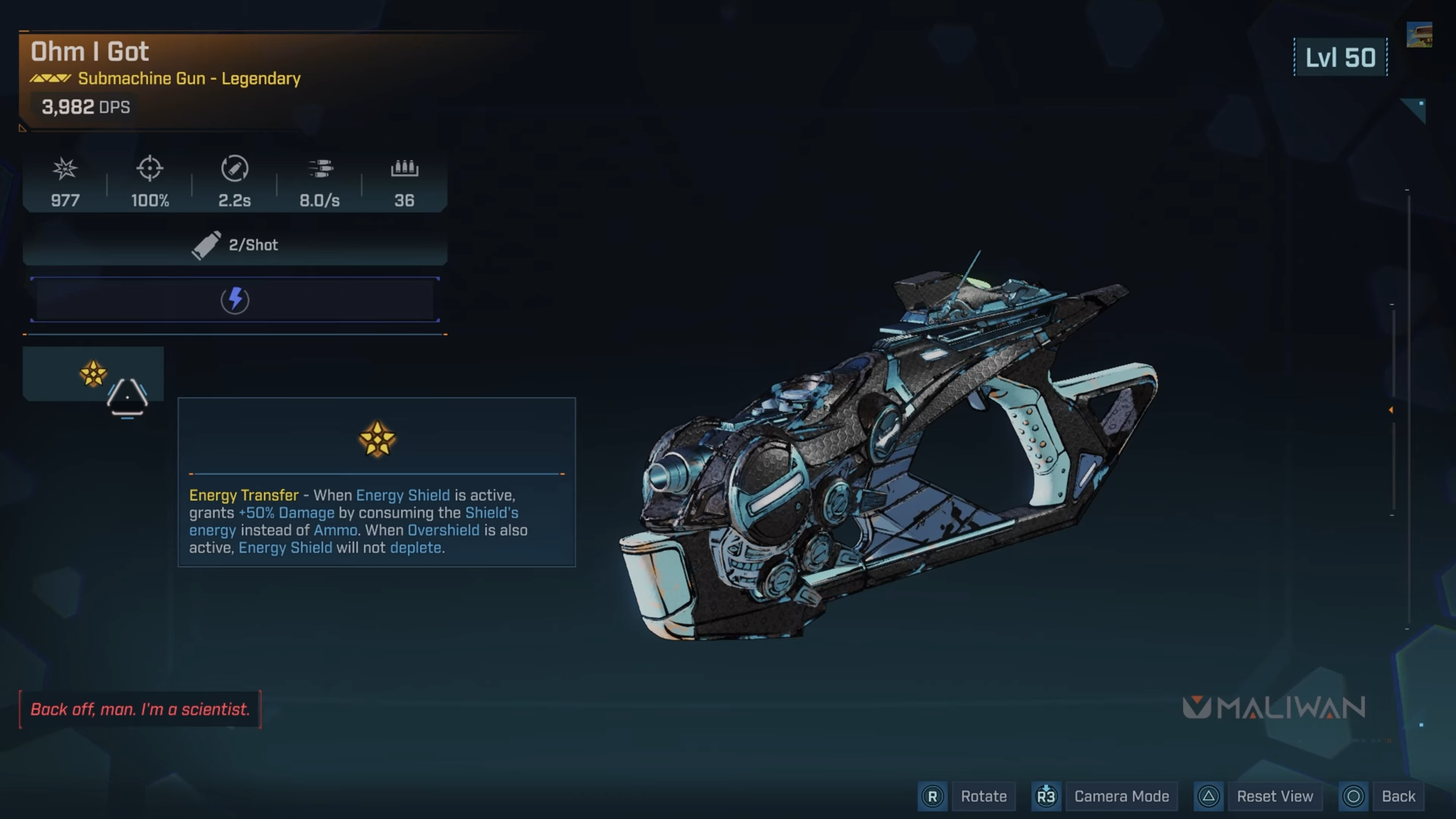Click the Back button label
Viewport: 1456px width, 819px height.
pos(1398,796)
